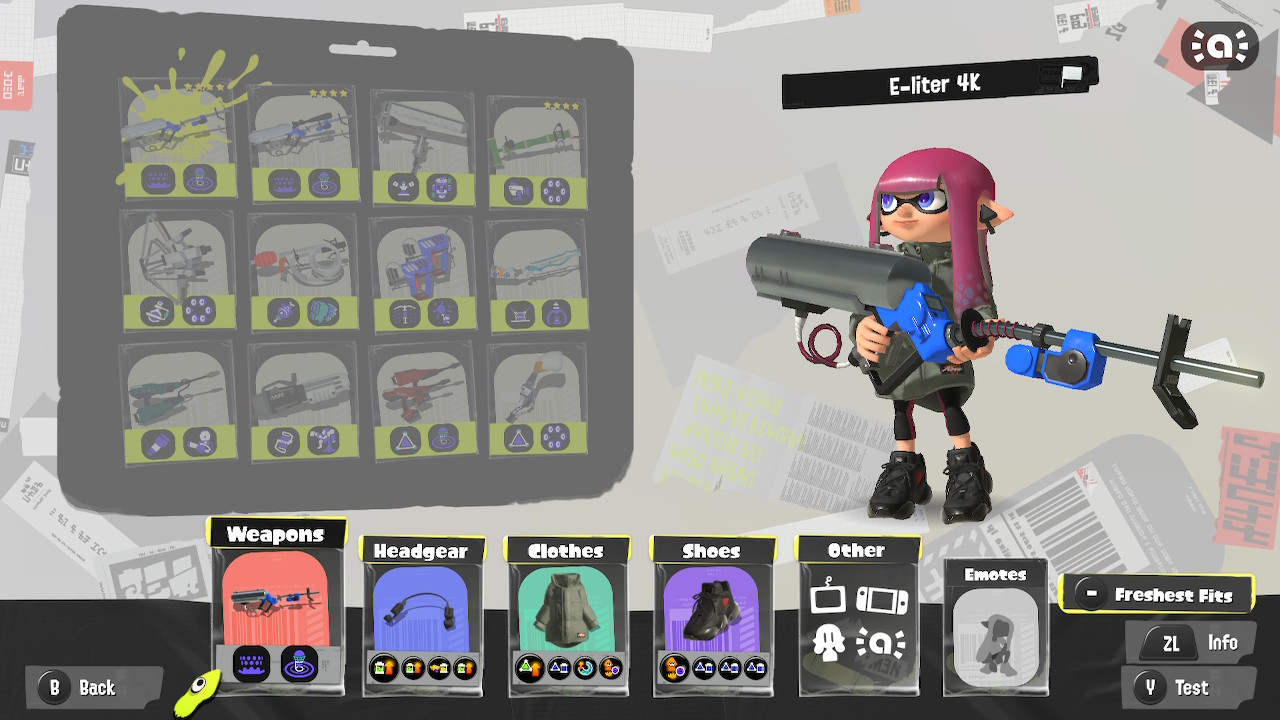Click the special weapon icon on the E-liter 4K card
This screenshot has height=720, width=1280.
pos(200,178)
